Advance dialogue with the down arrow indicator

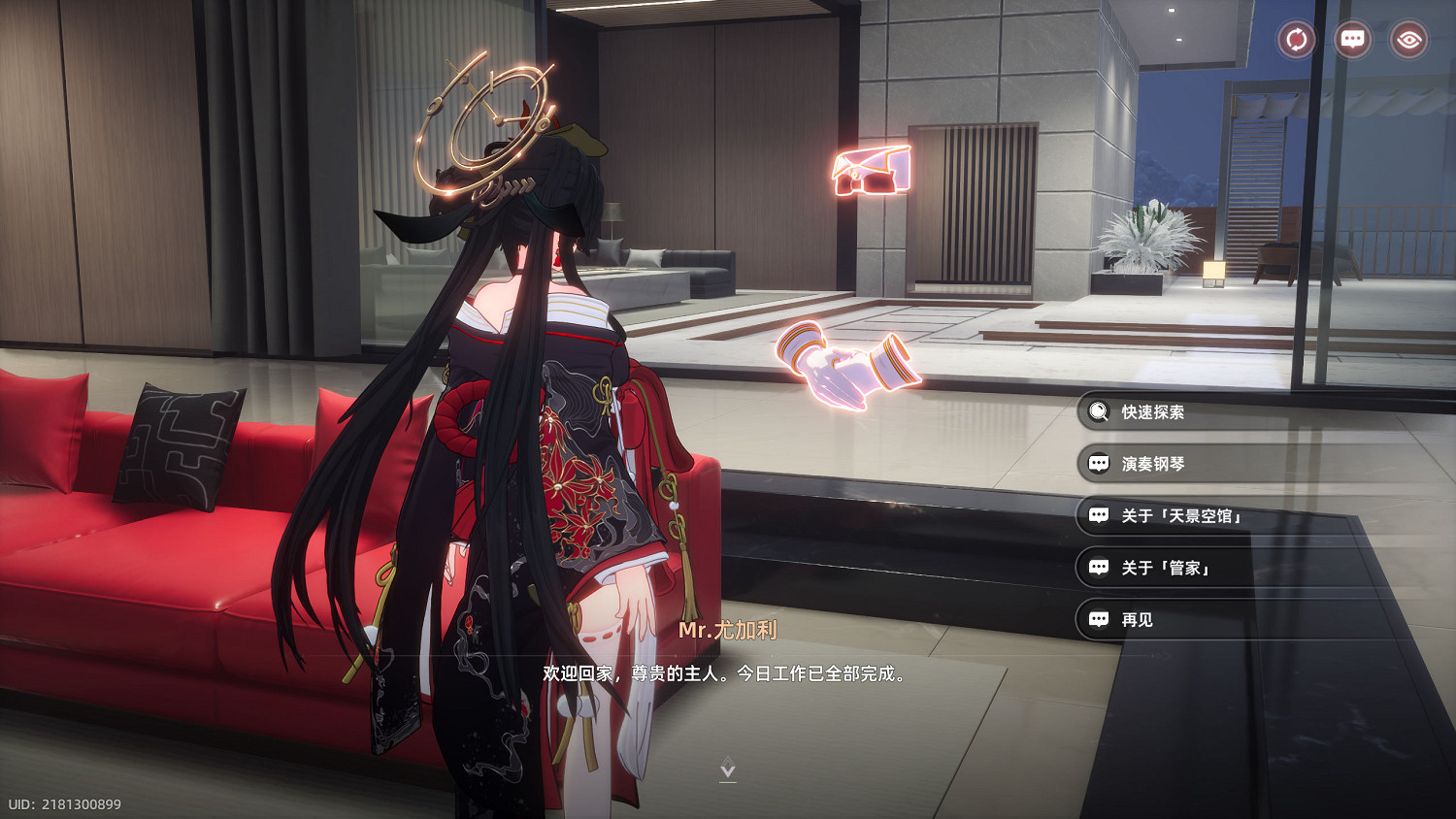click(728, 770)
